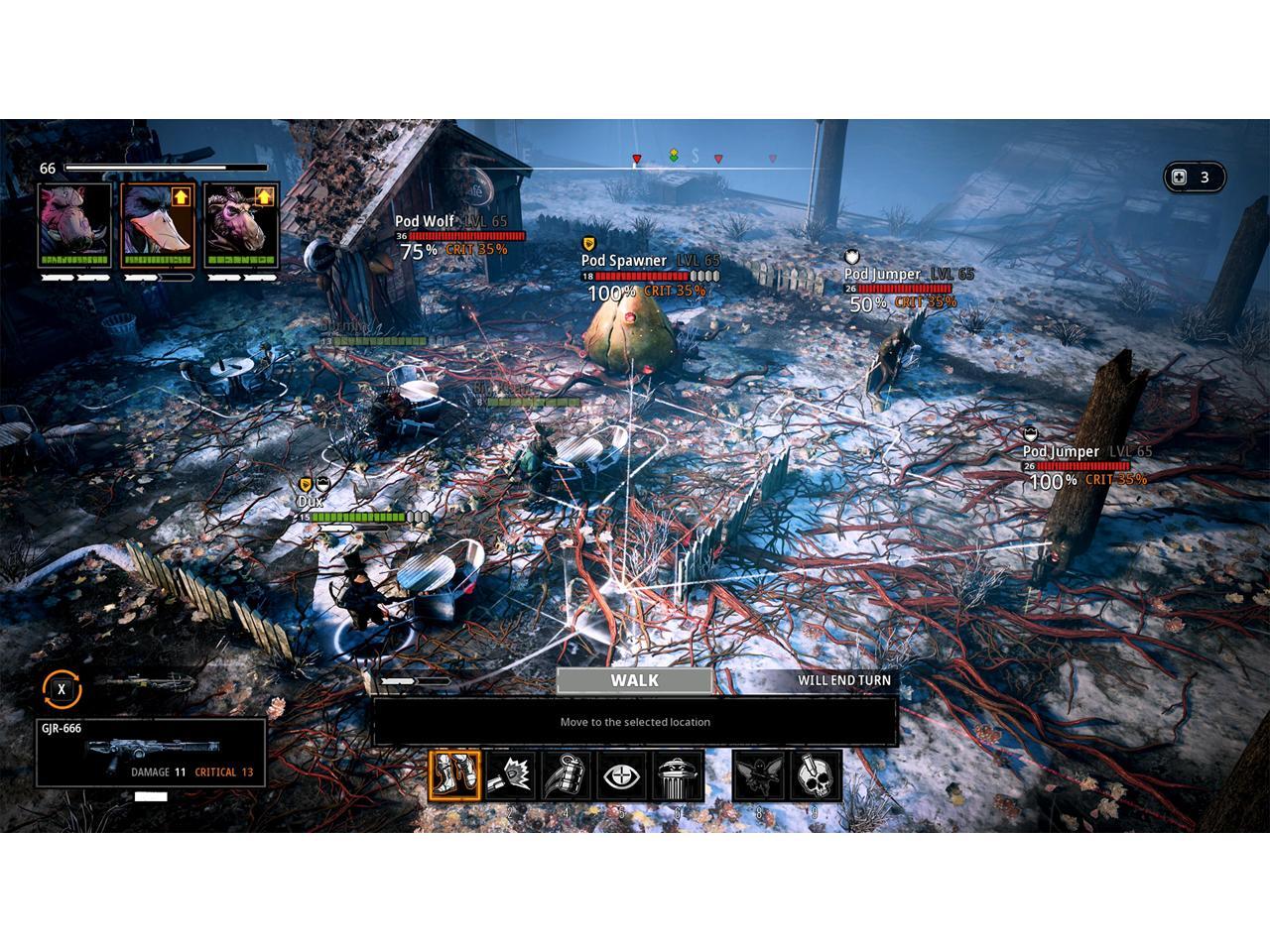Click the orange weapon swap icon
Screen dimensions: 1270x952
pos(62,689)
